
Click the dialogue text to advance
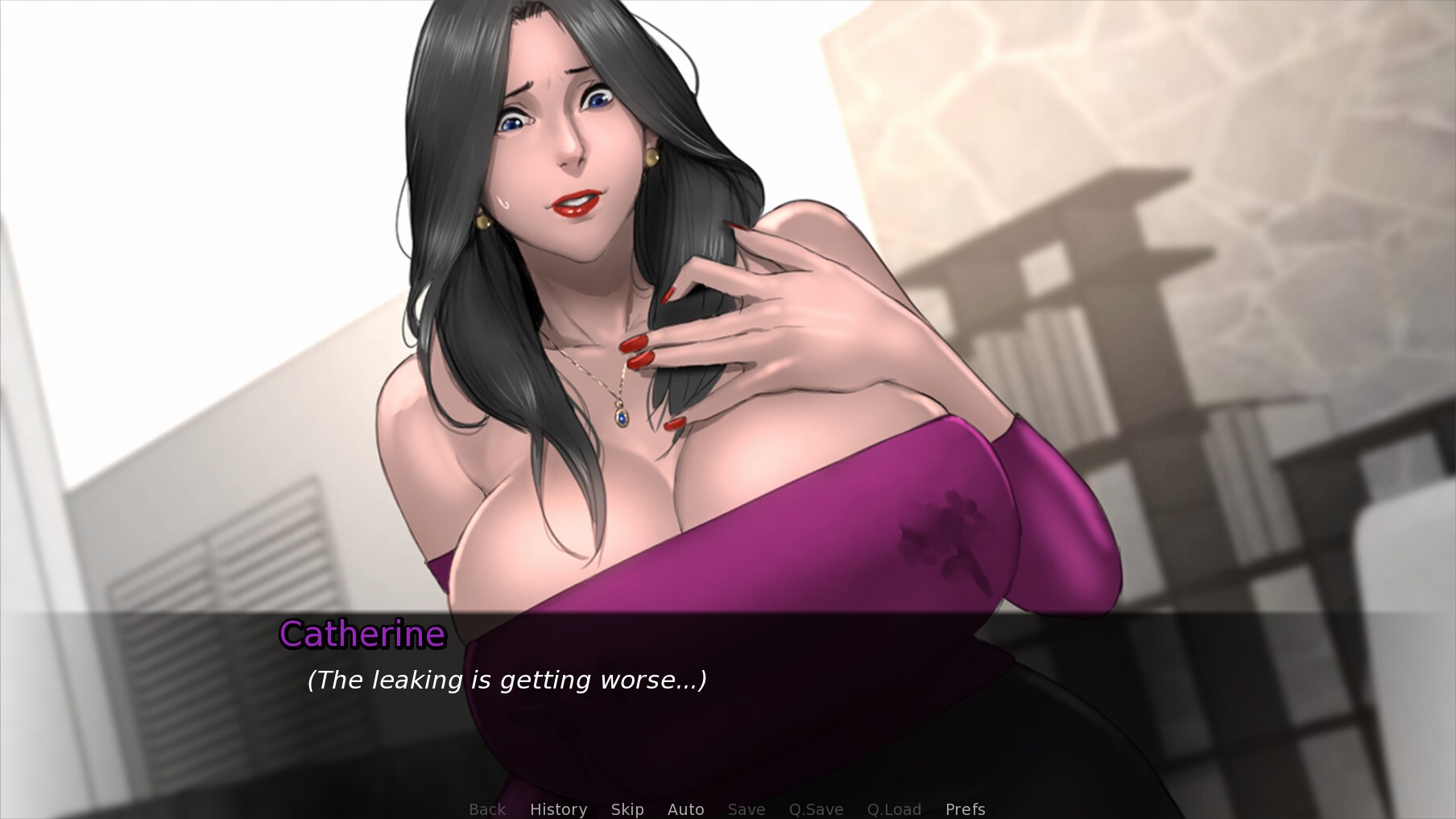pyautogui.click(x=507, y=680)
